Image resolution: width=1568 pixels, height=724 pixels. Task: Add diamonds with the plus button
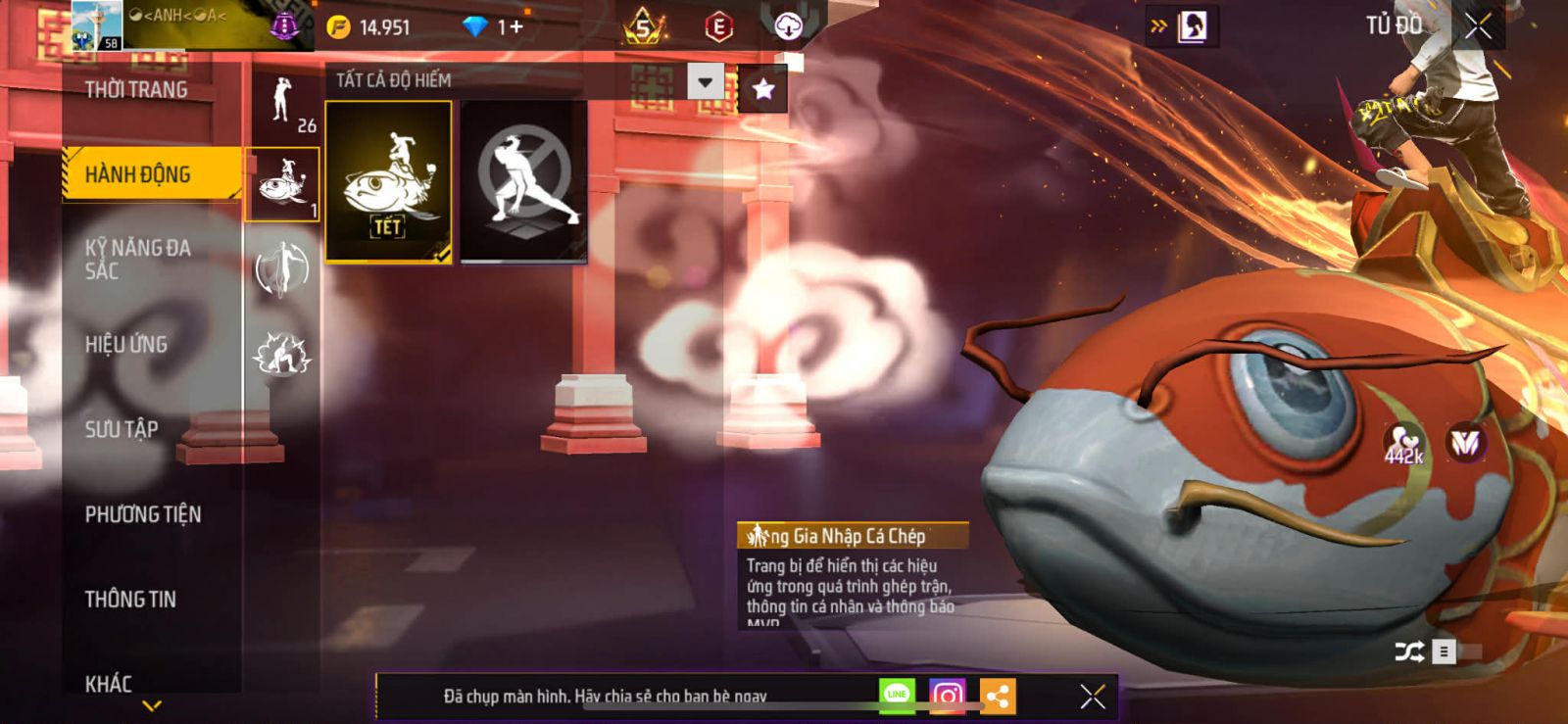pyautogui.click(x=515, y=27)
